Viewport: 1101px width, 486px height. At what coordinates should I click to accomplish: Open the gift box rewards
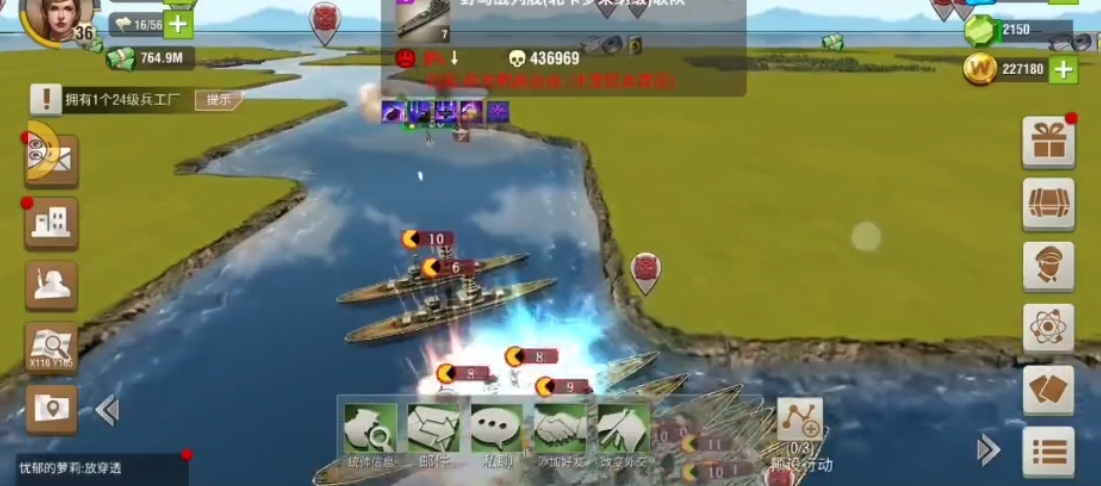(1048, 143)
